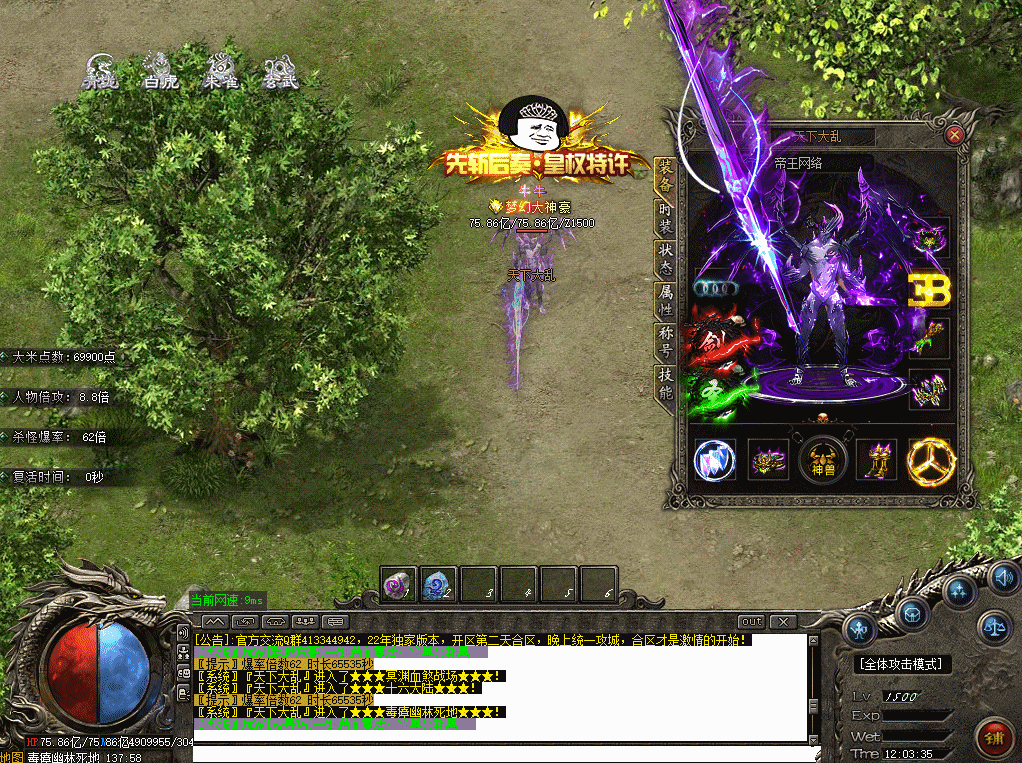Image resolution: width=1022 pixels, height=763 pixels.
Task: Select the 装备 equipment tab
Action: (x=665, y=176)
